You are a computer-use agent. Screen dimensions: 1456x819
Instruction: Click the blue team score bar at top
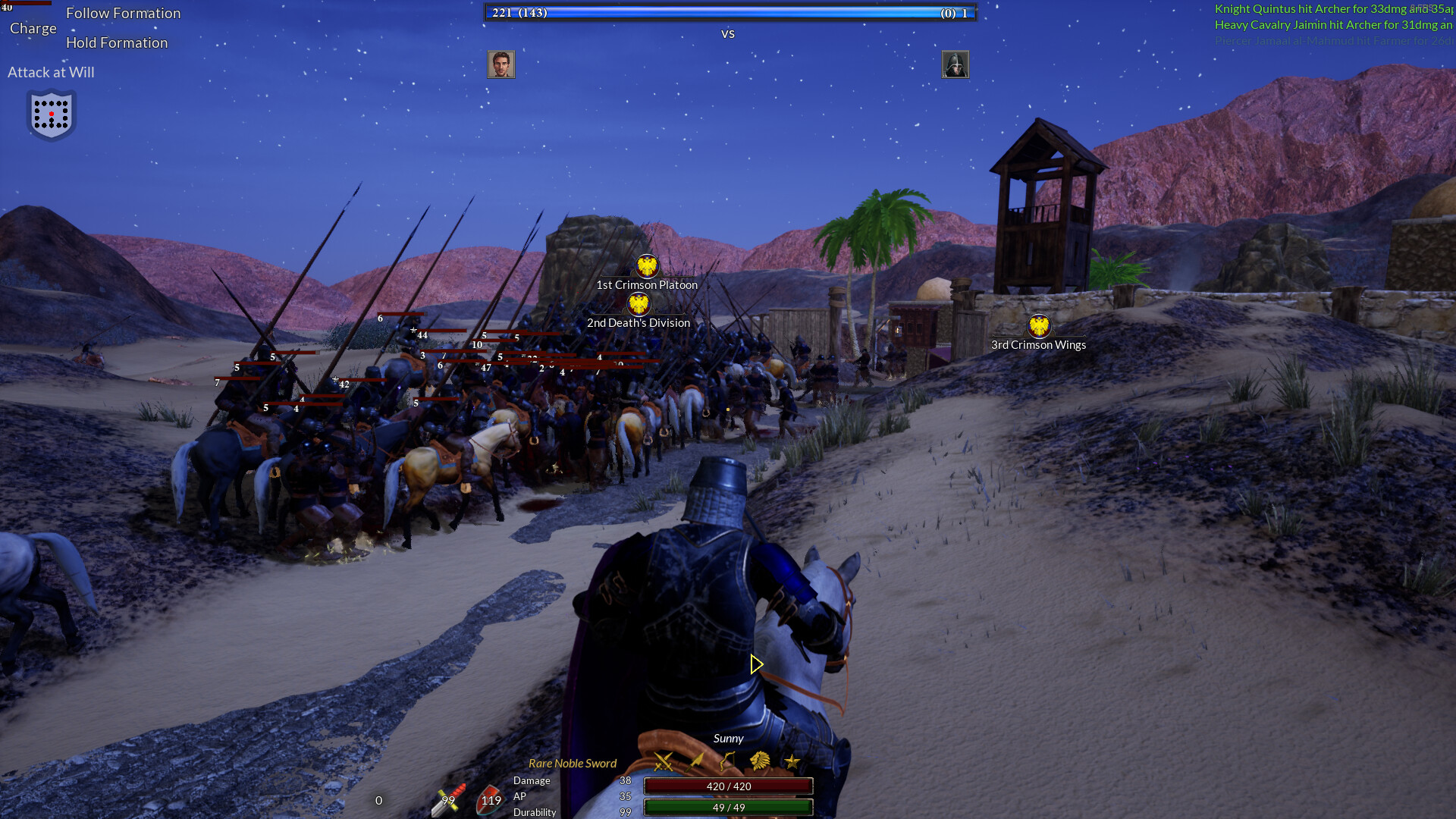pyautogui.click(x=728, y=12)
